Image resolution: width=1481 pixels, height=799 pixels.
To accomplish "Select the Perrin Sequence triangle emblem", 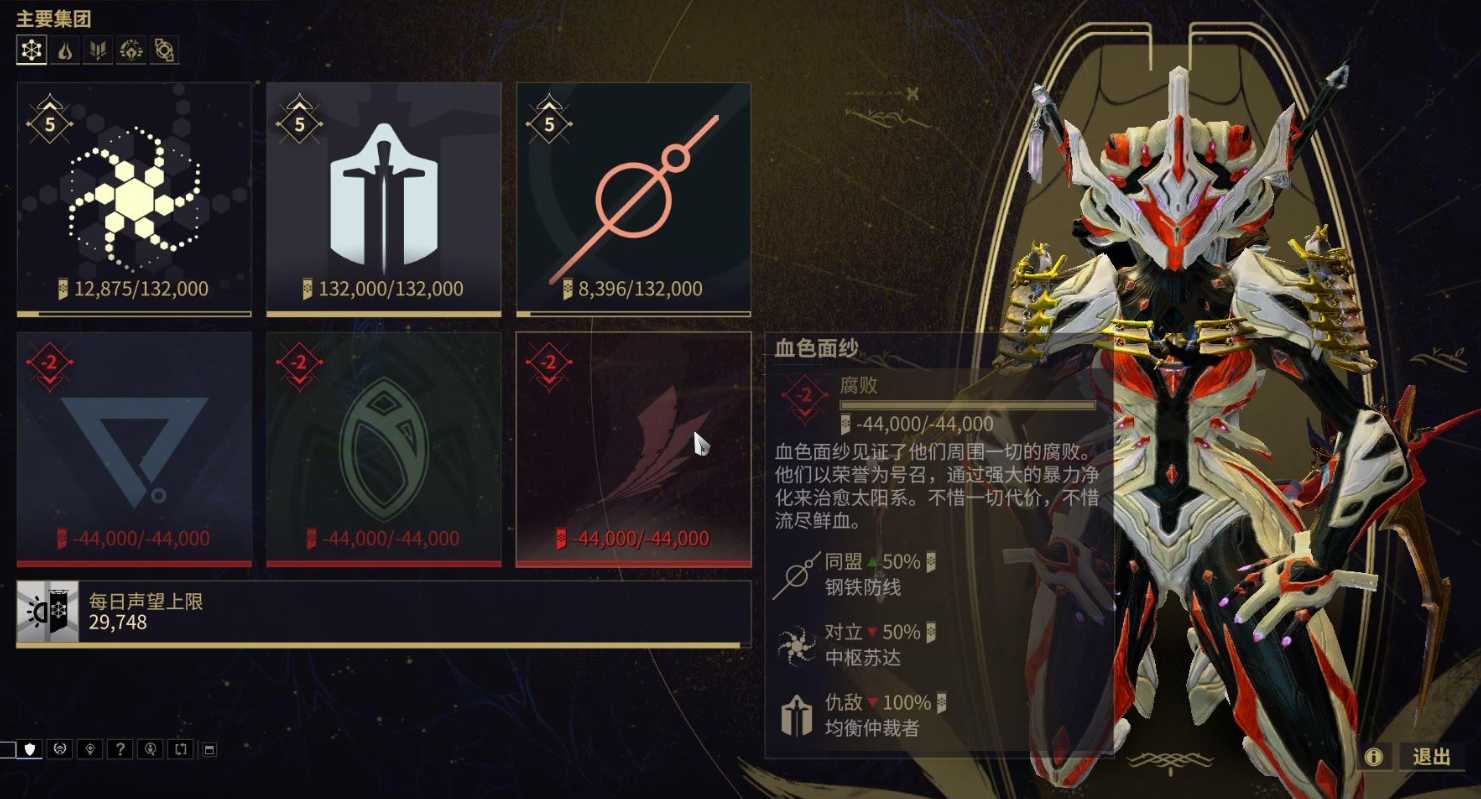I will tap(134, 445).
